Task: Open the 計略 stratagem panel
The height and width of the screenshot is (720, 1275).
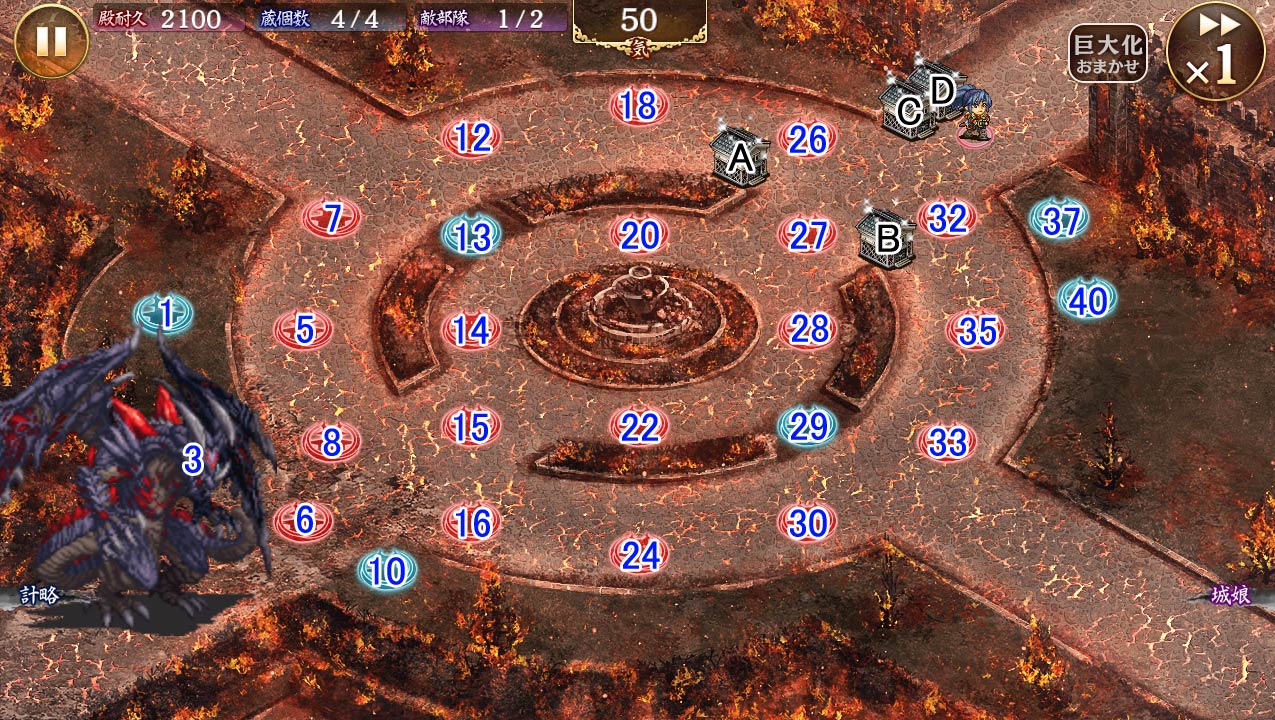Action: 40,596
